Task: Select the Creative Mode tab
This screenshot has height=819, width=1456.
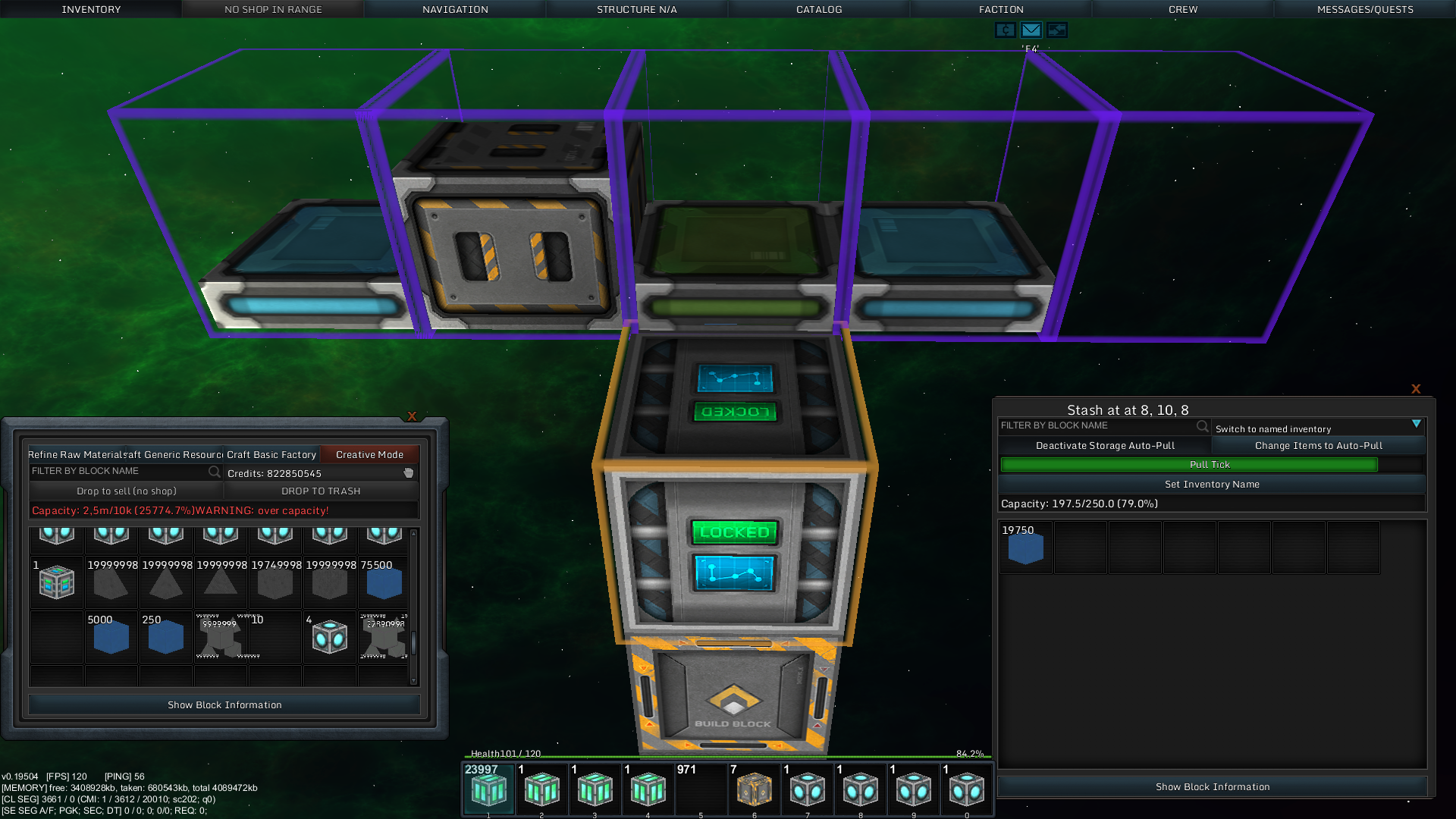Action: coord(369,454)
